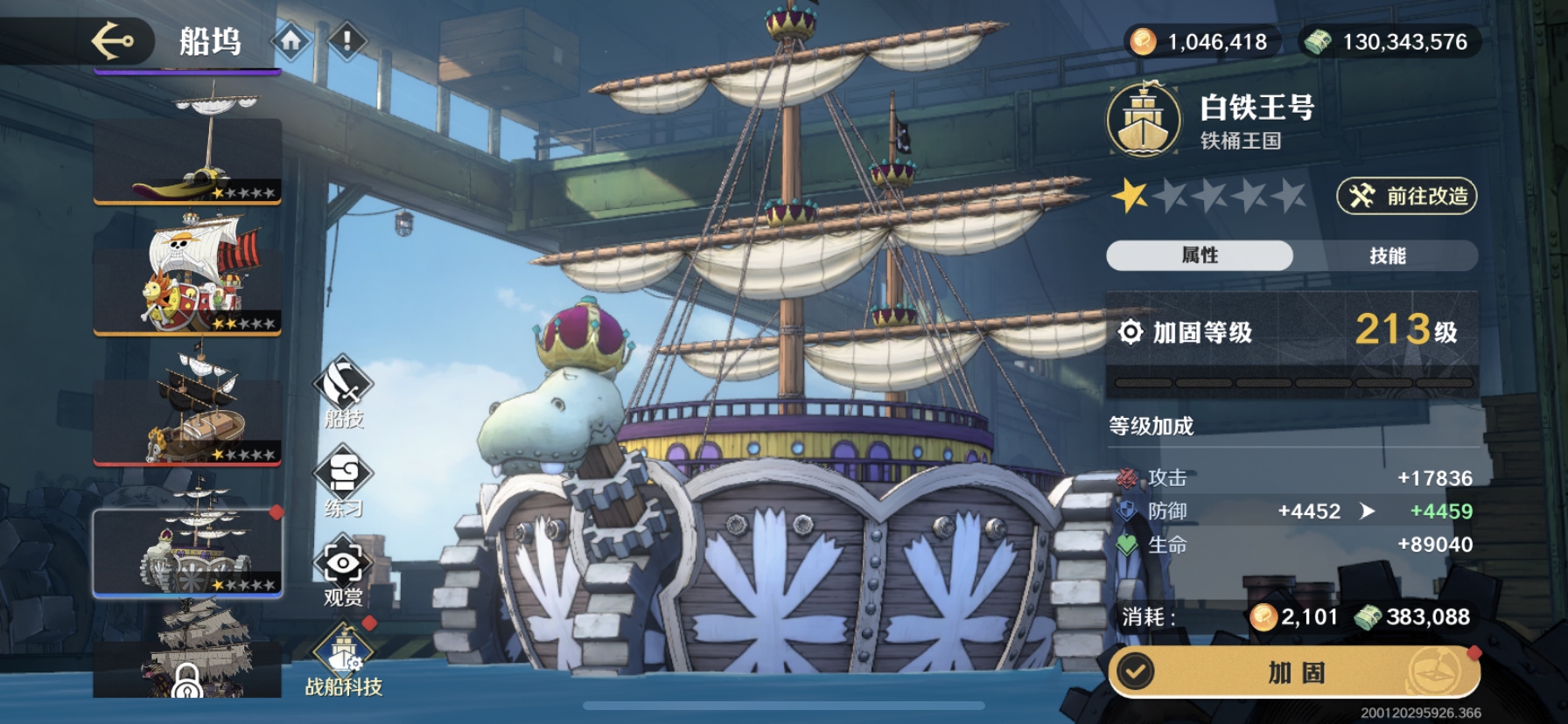Click the 加固 reinforce button
This screenshot has height=724, width=1568.
pos(1297,672)
